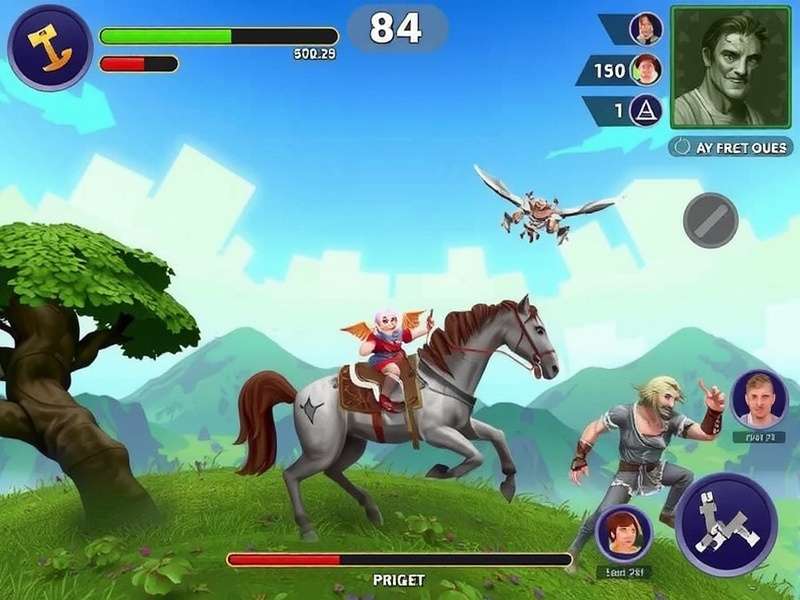This screenshot has width=800, height=600.
Task: Open the AY FRET OUES button
Action: click(x=730, y=147)
